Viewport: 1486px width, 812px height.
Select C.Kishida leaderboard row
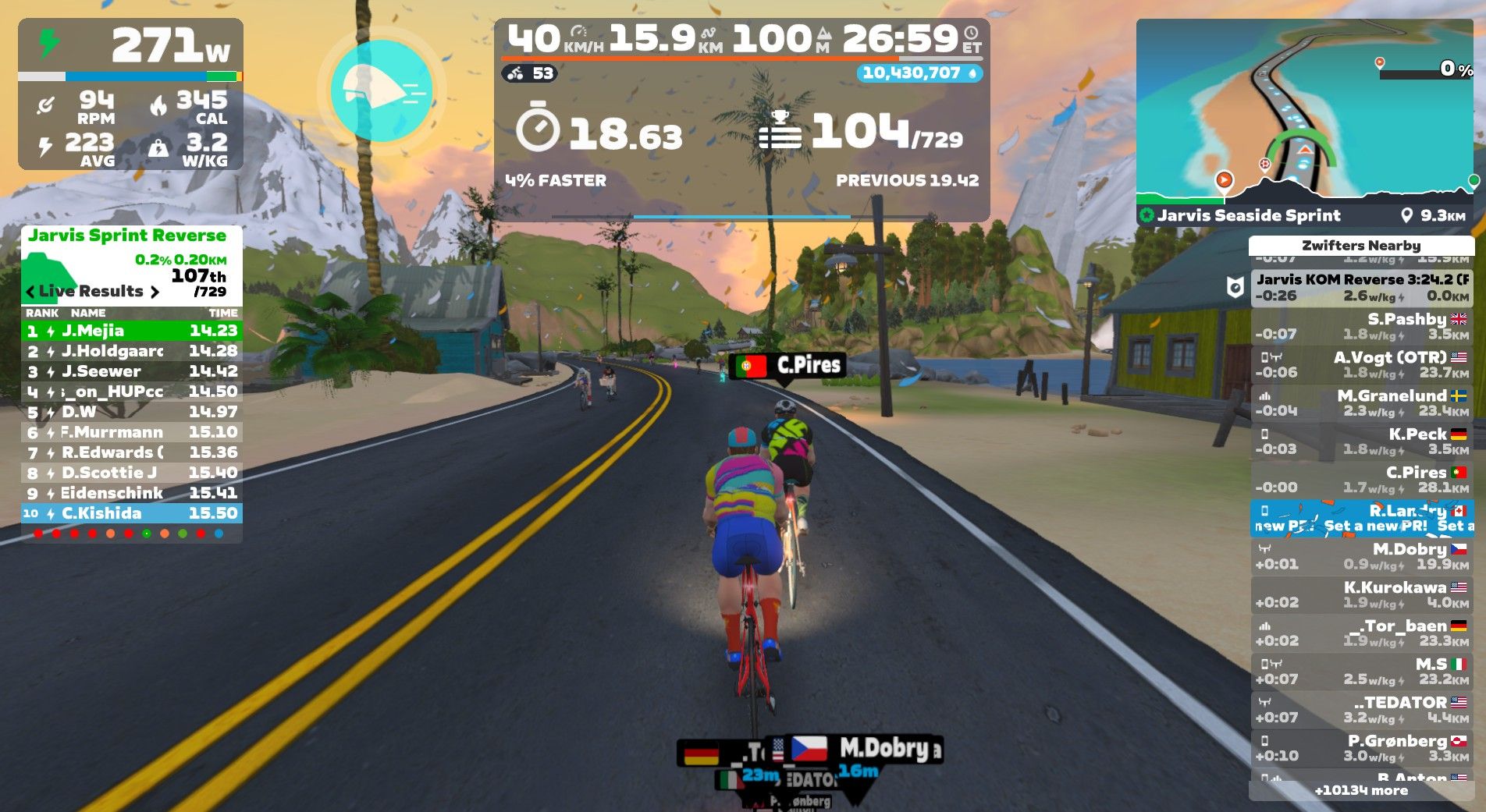point(131,513)
